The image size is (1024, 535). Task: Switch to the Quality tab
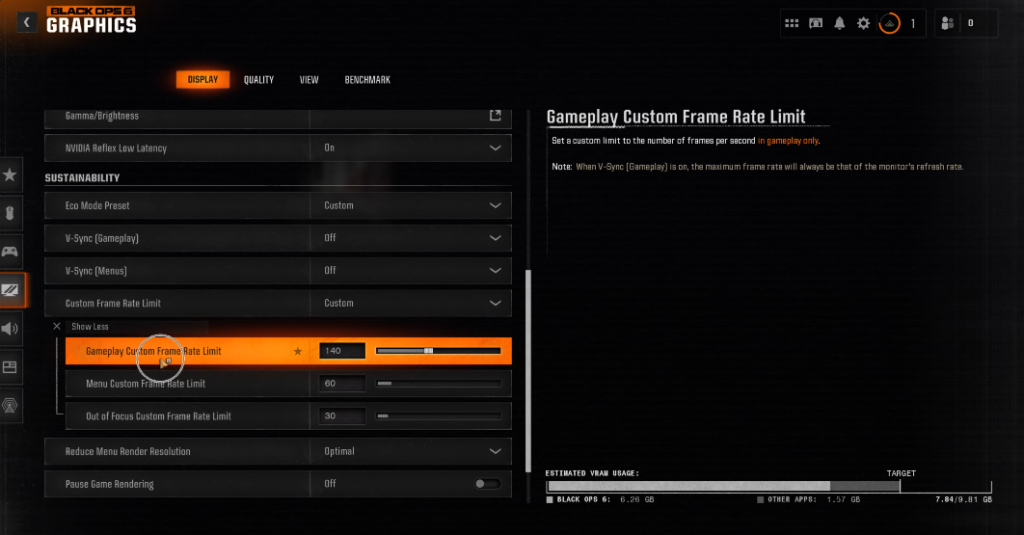pyautogui.click(x=258, y=80)
